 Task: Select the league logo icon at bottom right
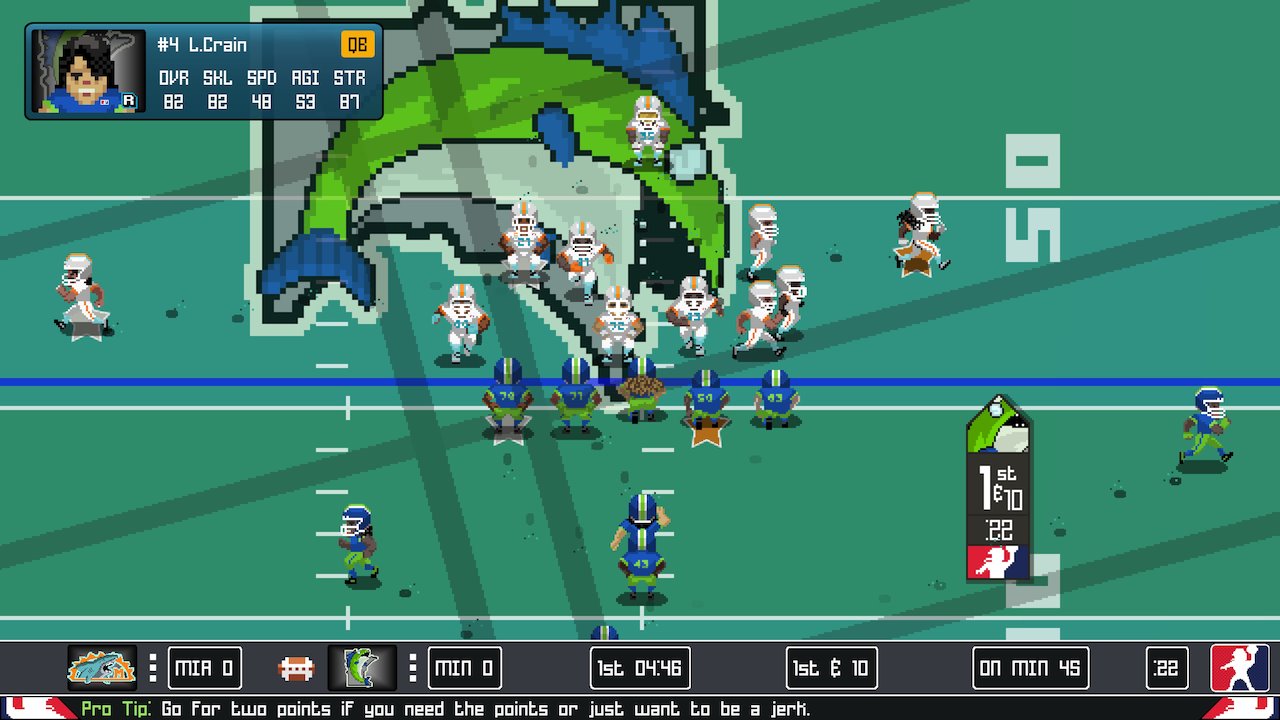(x=1240, y=668)
